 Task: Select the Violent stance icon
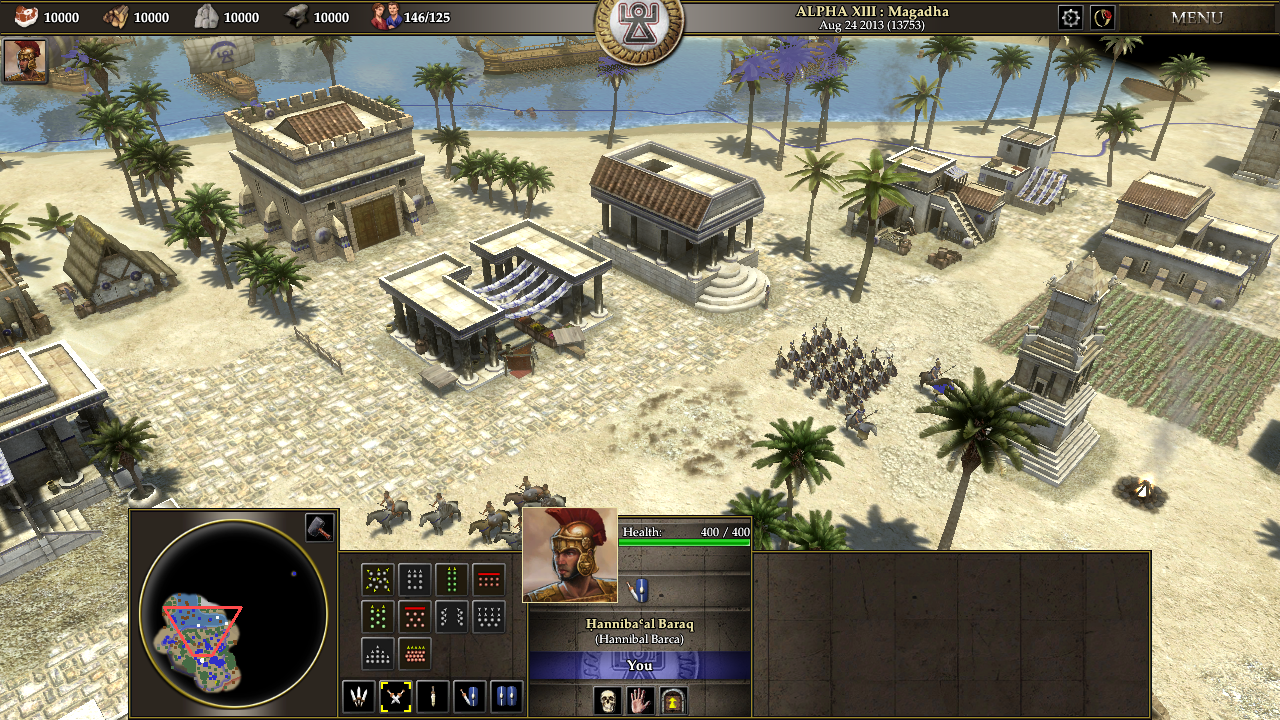[361, 697]
